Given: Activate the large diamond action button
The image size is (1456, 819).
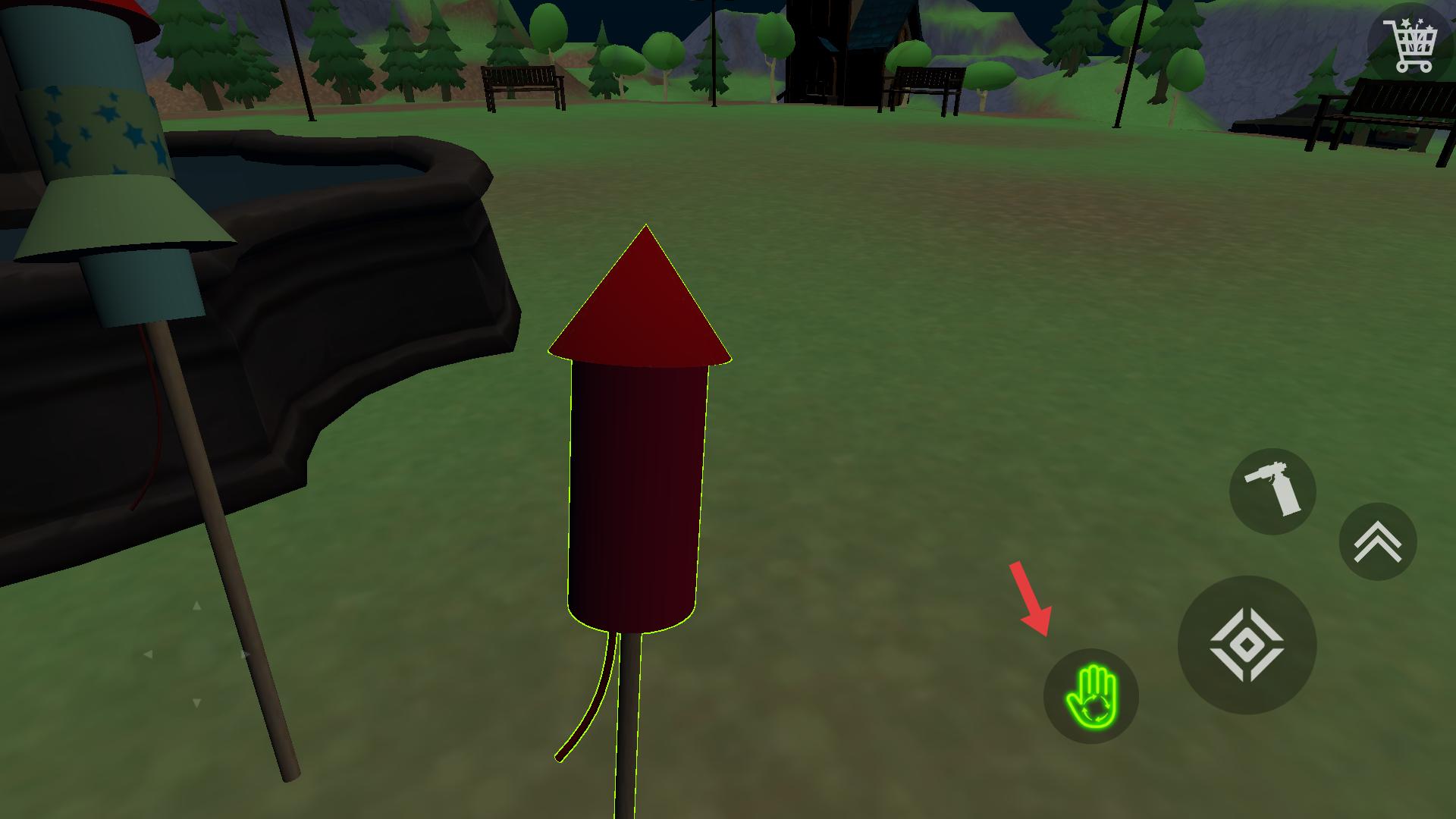Looking at the screenshot, I should (1247, 645).
